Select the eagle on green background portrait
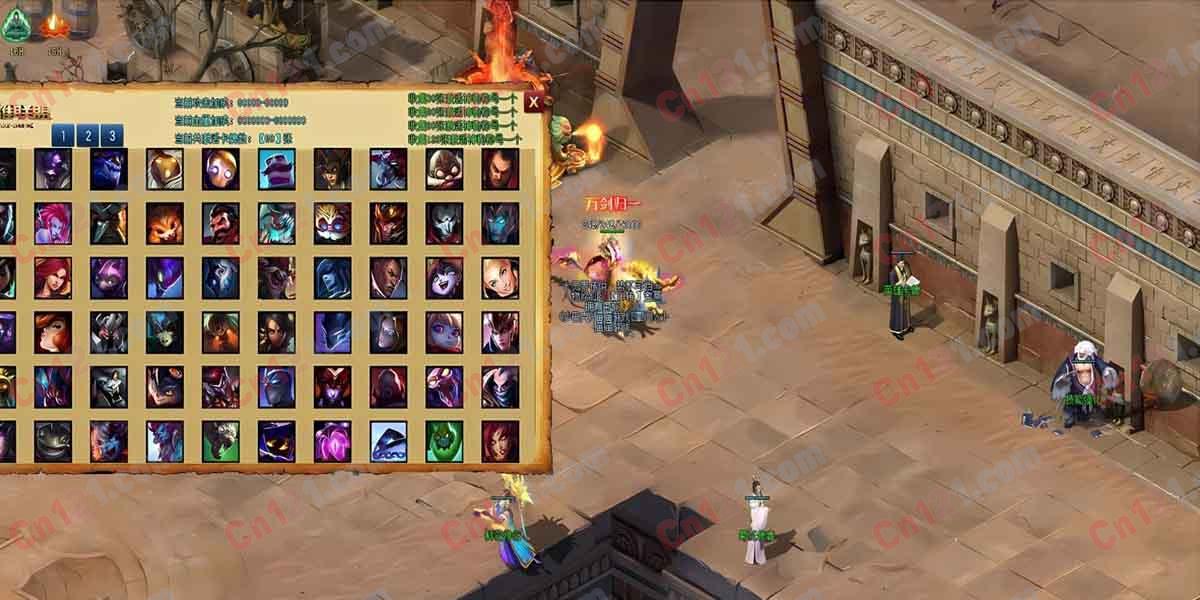The height and width of the screenshot is (600, 1200). click(x=220, y=441)
